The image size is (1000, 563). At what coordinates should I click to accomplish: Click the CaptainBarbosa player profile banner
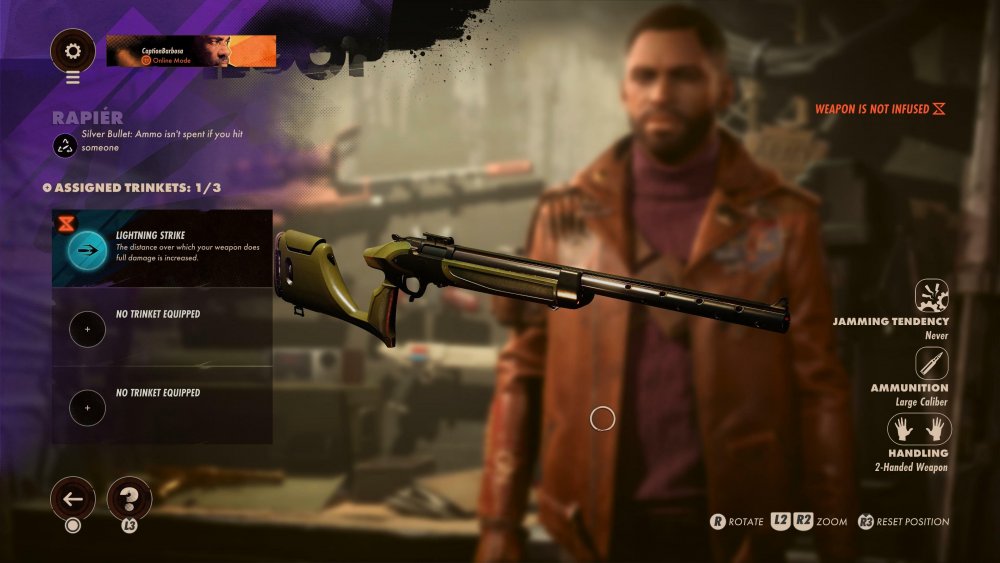tap(191, 51)
